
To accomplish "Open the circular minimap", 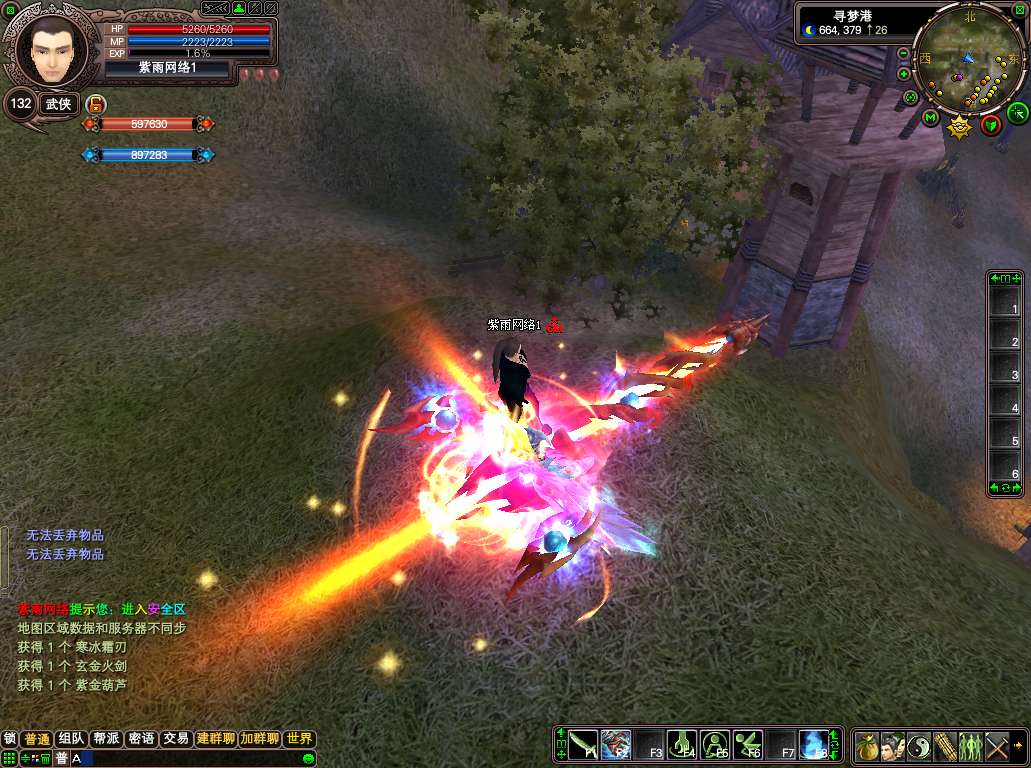I will [x=968, y=60].
